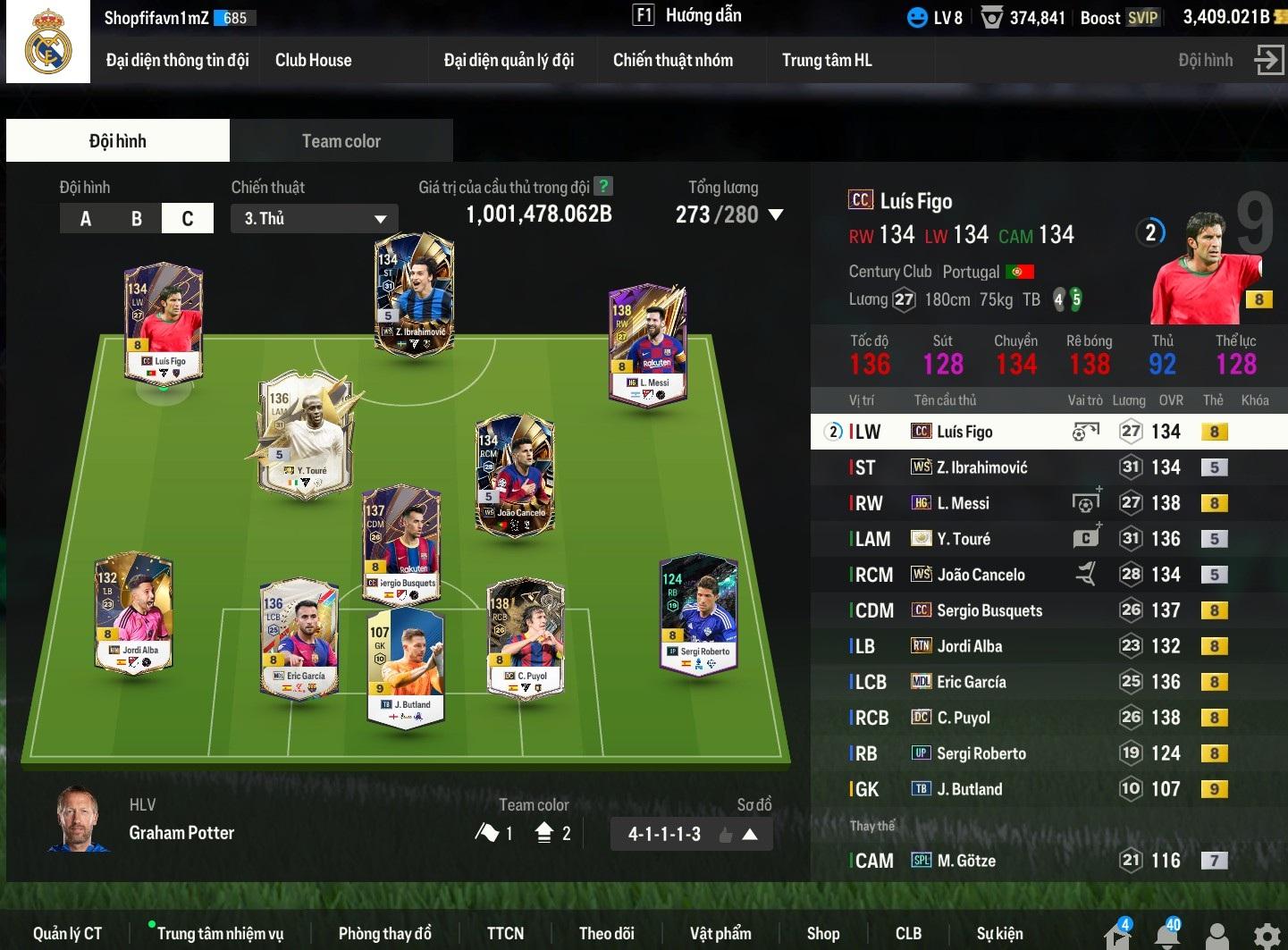The image size is (1288, 950).
Task: Open the settings gear icon
Action: 1267,935
